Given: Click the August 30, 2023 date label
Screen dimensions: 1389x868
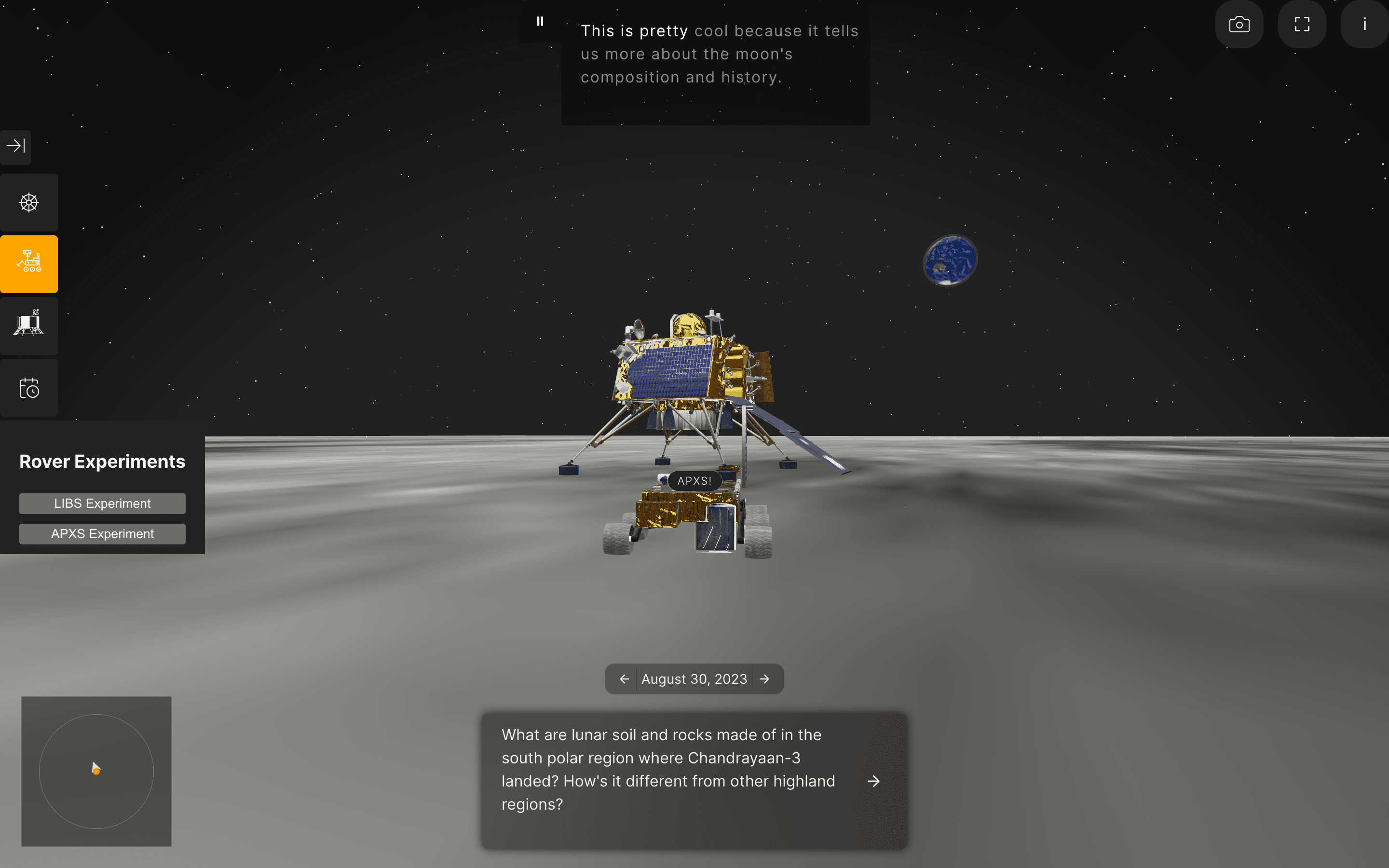Looking at the screenshot, I should coord(694,678).
